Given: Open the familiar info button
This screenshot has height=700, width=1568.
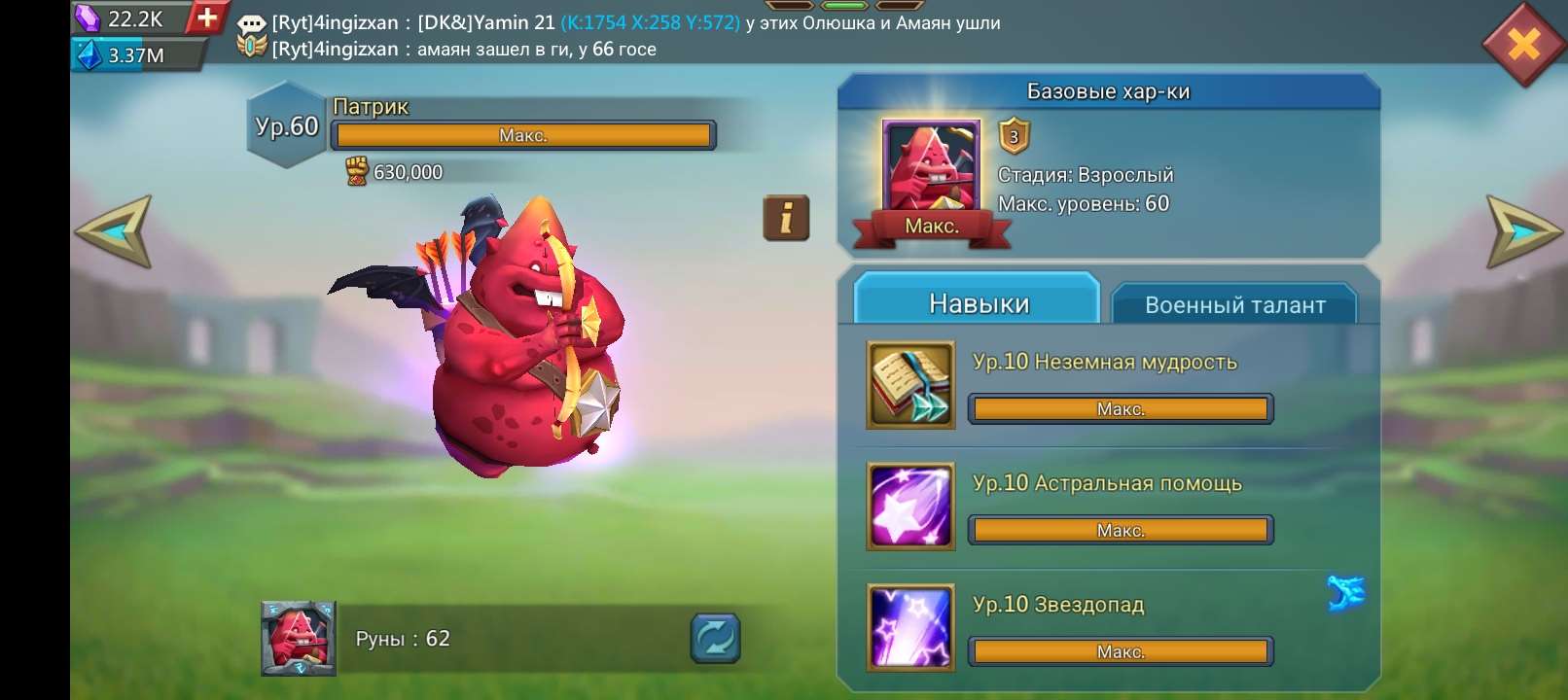Looking at the screenshot, I should click(x=786, y=218).
